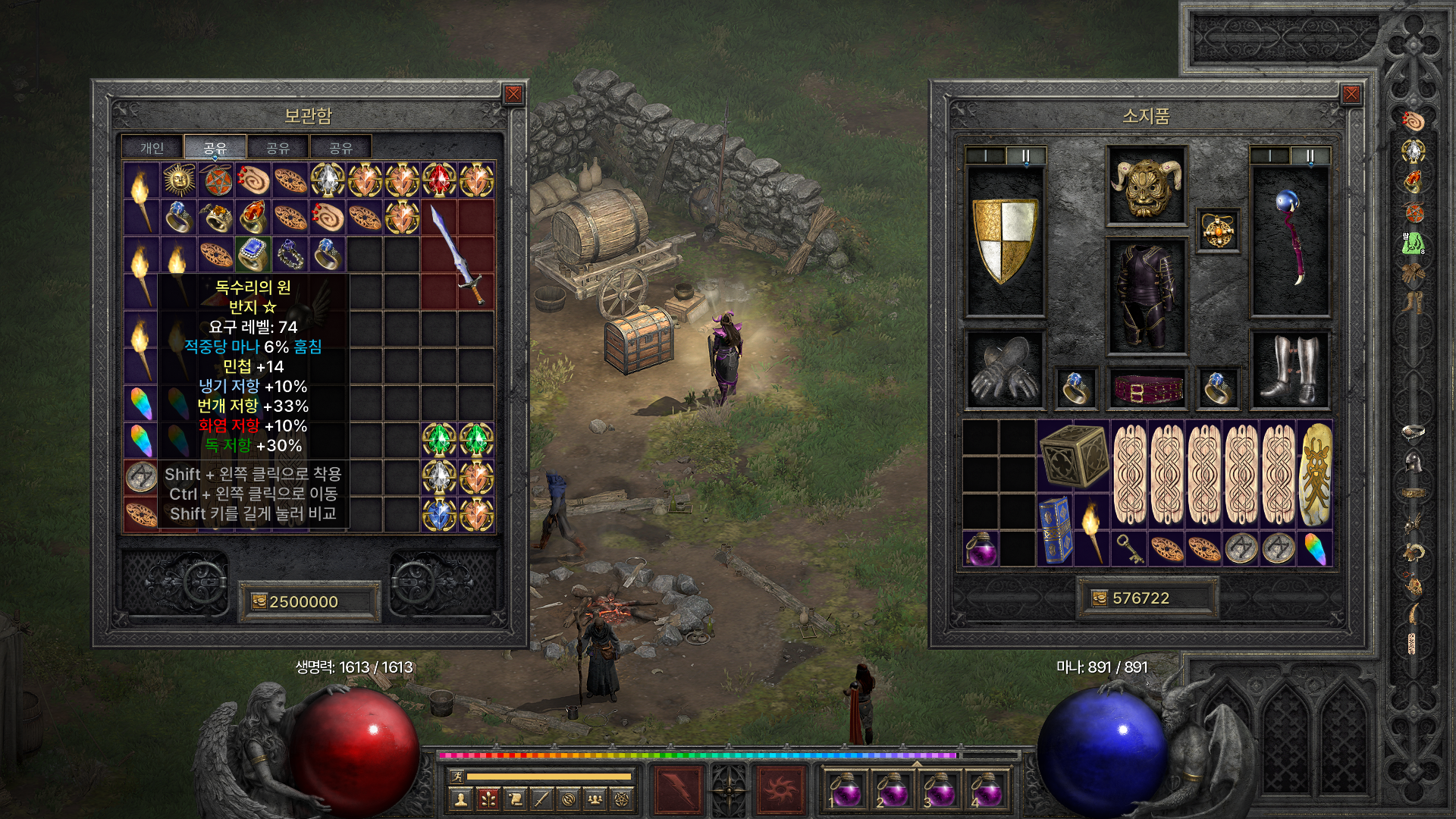The image size is (1456, 819).
Task: Select the equipped crimson belt
Action: pos(1146,388)
